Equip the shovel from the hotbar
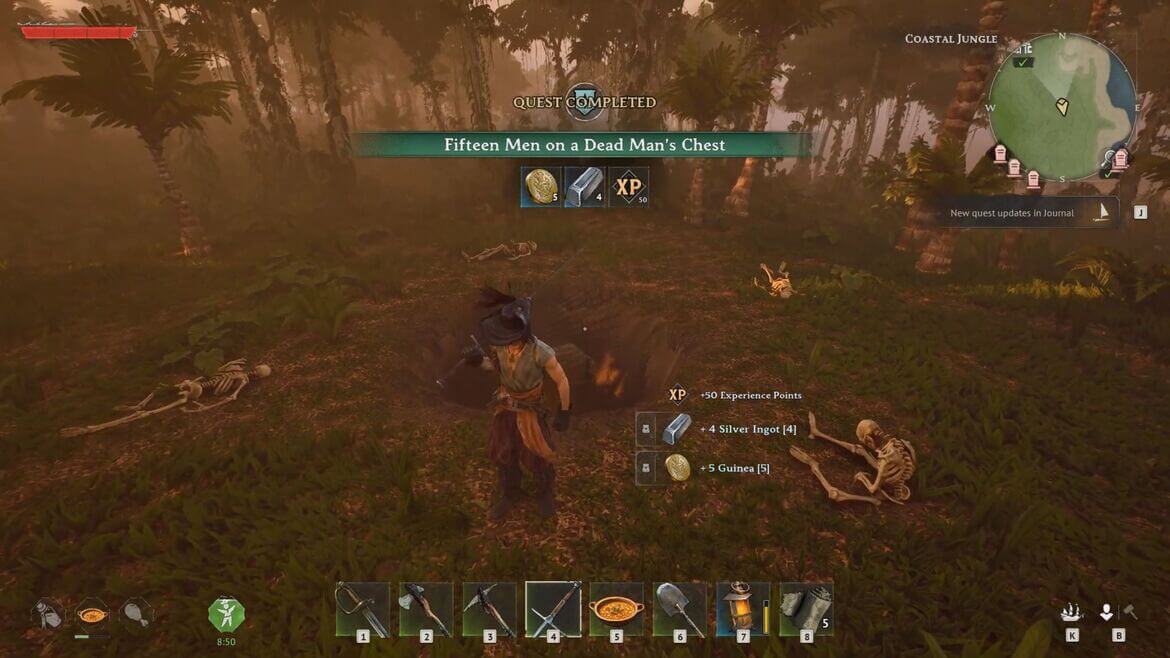The height and width of the screenshot is (658, 1170). click(680, 608)
